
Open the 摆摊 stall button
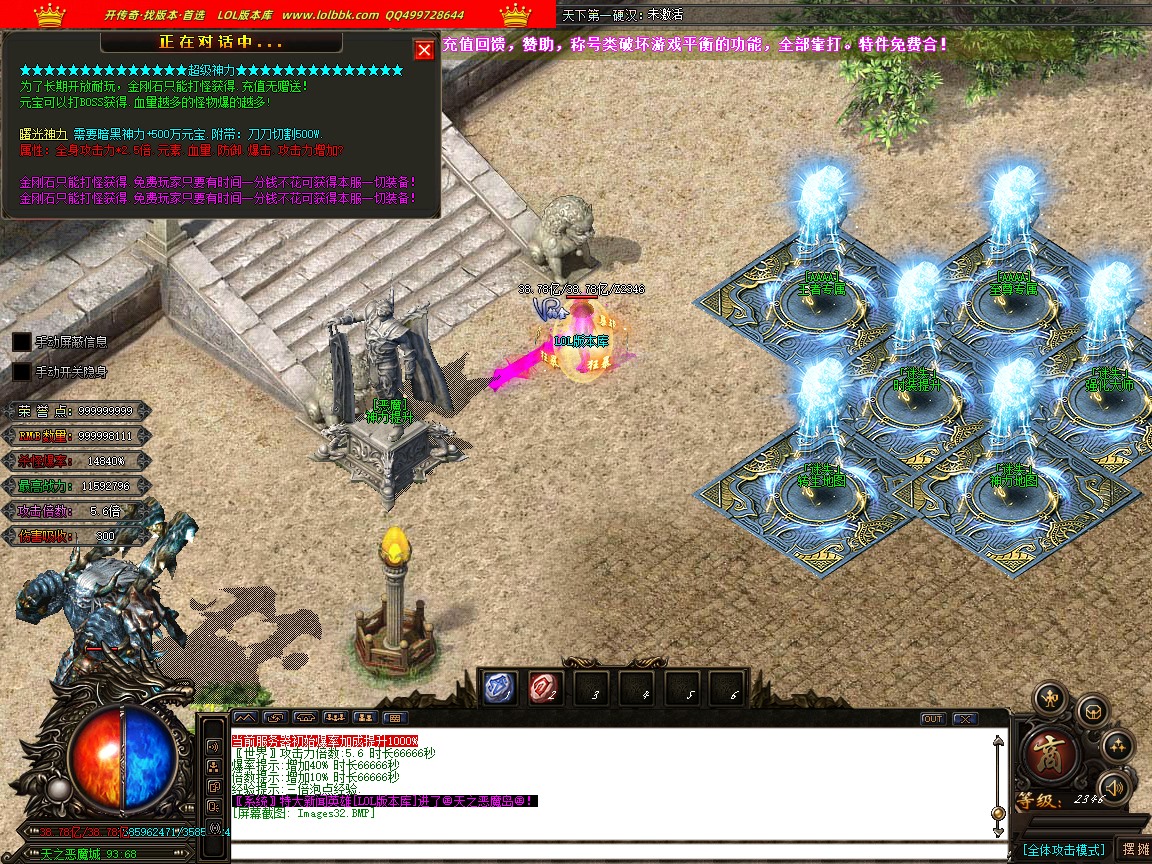point(1136,849)
